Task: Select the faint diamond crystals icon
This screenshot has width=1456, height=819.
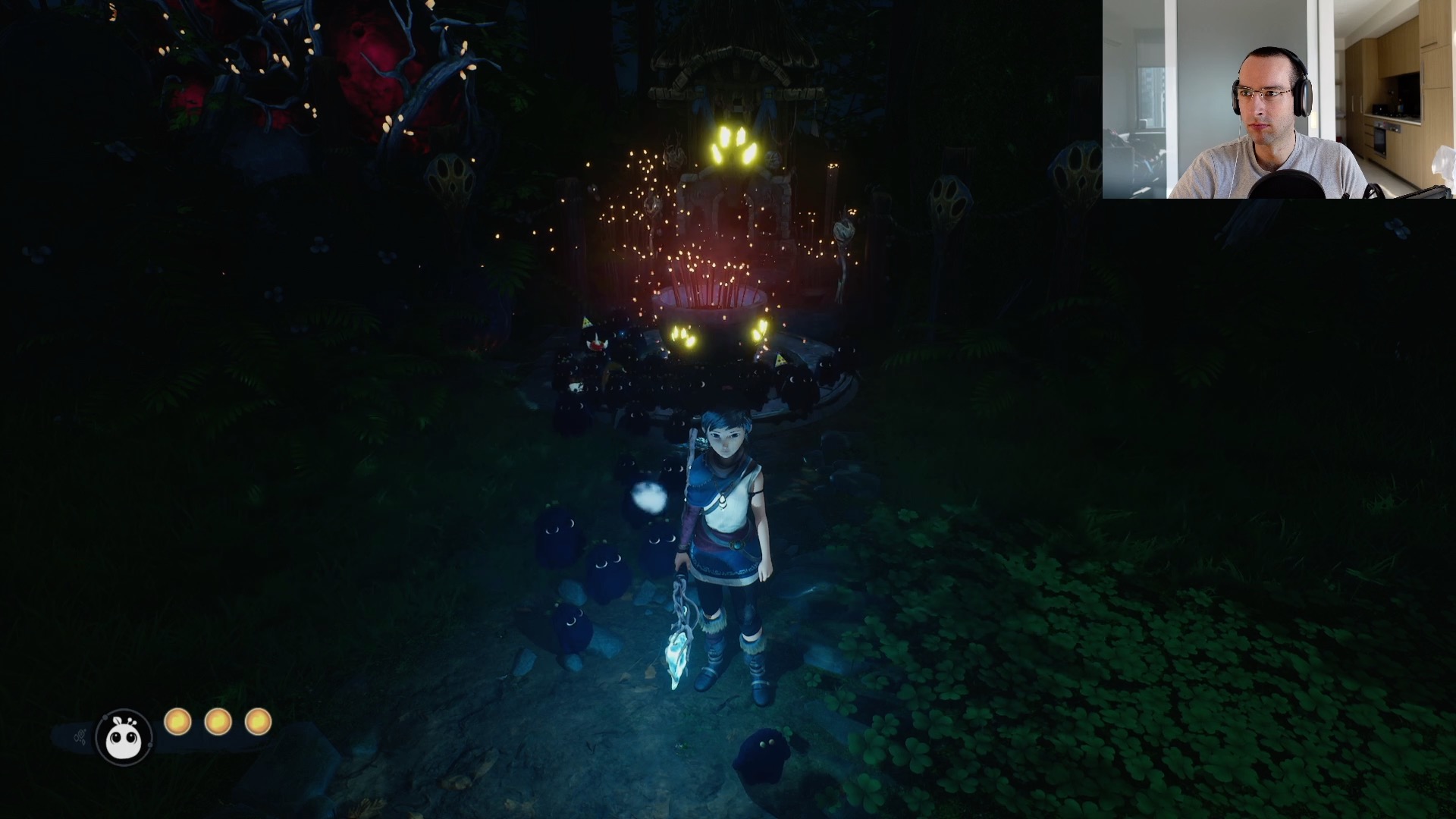Action: [79, 736]
